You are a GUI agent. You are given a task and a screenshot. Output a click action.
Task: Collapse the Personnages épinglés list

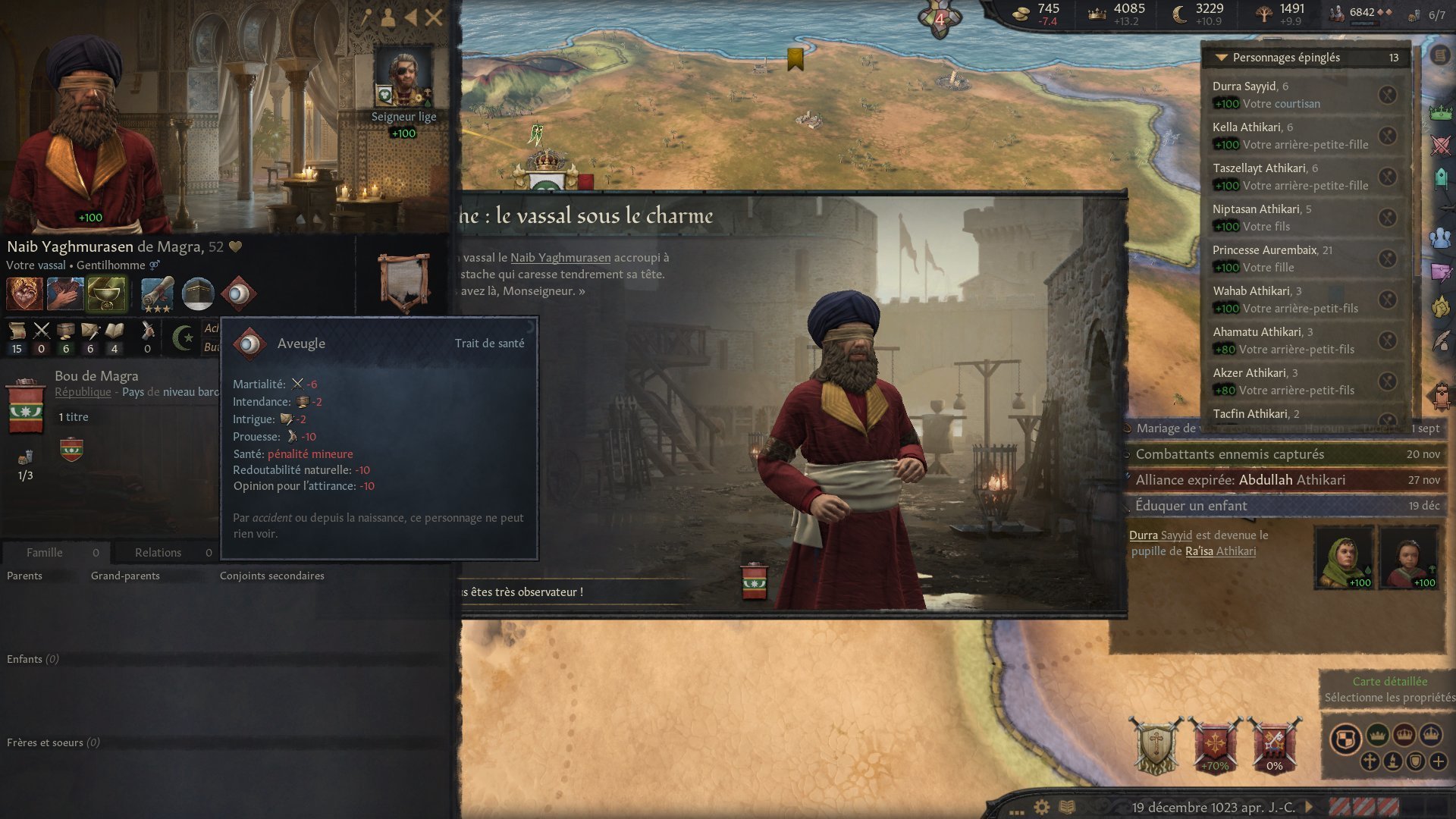pyautogui.click(x=1222, y=58)
